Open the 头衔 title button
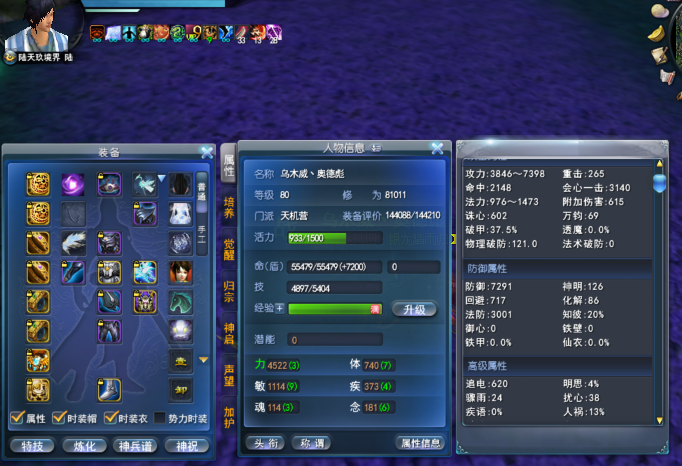The height and width of the screenshot is (466, 682). point(265,442)
